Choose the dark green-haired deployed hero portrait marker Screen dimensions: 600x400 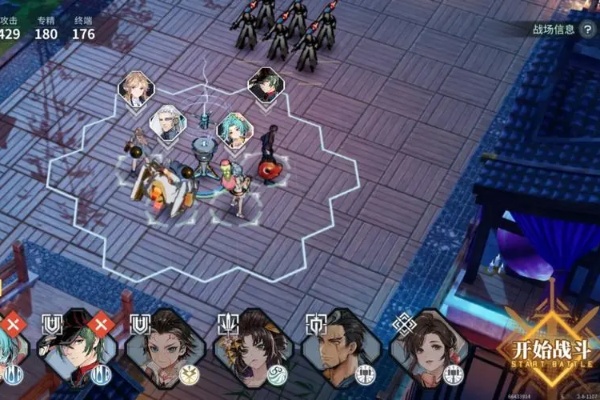266,84
